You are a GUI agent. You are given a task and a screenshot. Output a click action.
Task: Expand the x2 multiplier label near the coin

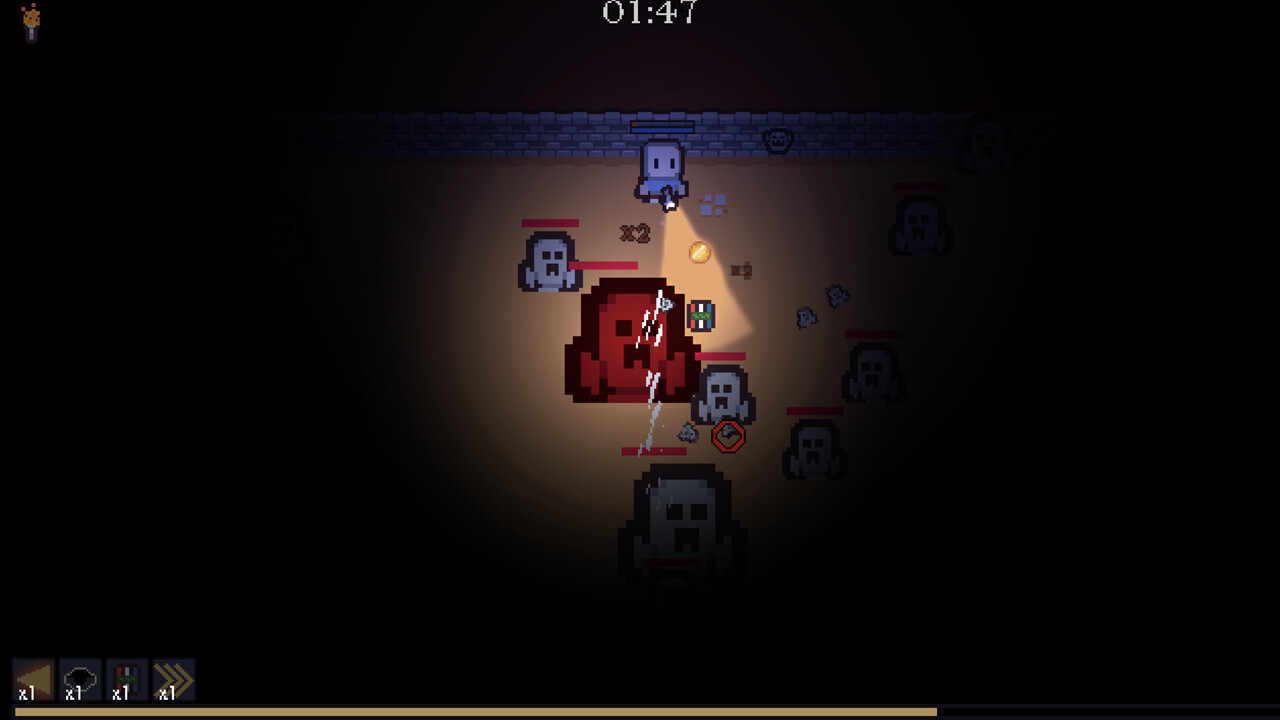740,268
